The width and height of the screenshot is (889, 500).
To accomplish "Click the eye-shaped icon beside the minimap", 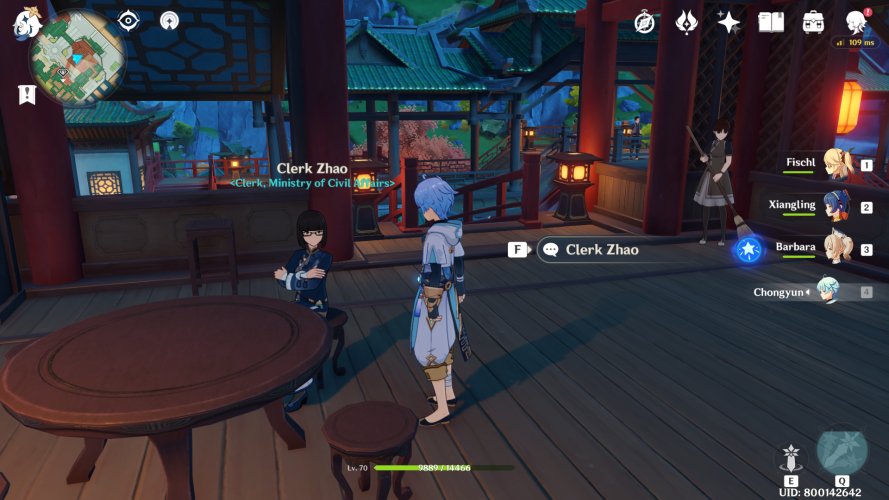I will point(129,20).
